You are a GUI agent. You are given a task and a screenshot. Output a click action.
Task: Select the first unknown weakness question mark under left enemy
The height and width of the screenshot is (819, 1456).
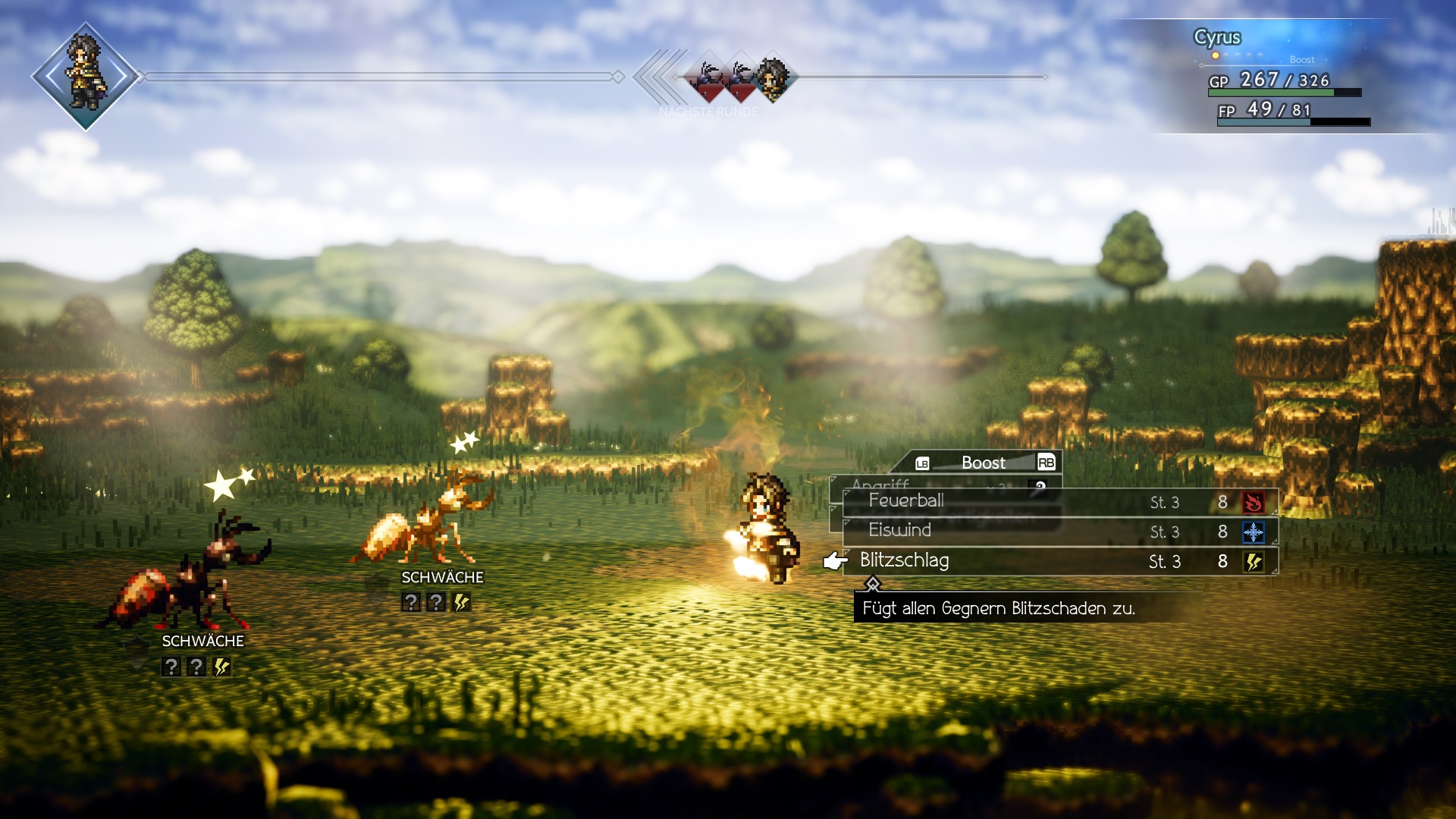point(173,667)
